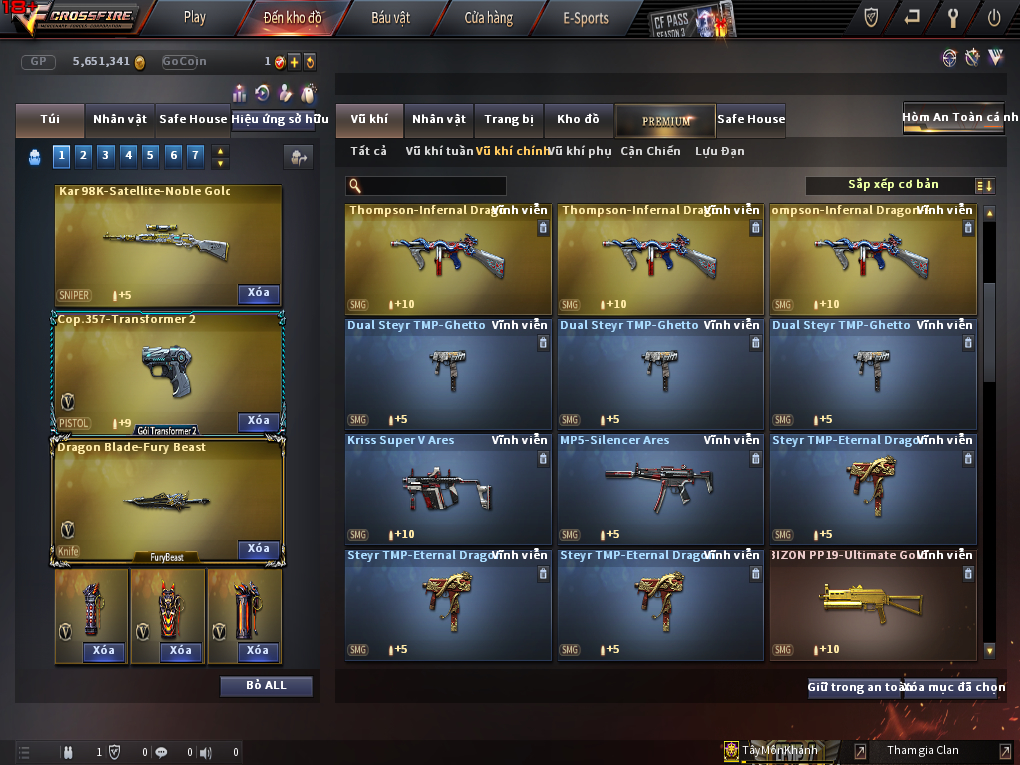1020x765 pixels.
Task: Switch to the Trang bị tab
Action: tap(509, 120)
